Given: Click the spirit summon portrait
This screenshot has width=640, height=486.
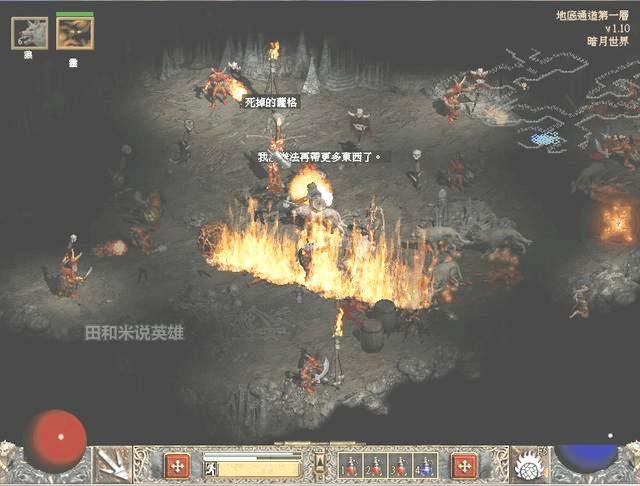Looking at the screenshot, I should coord(74,33).
